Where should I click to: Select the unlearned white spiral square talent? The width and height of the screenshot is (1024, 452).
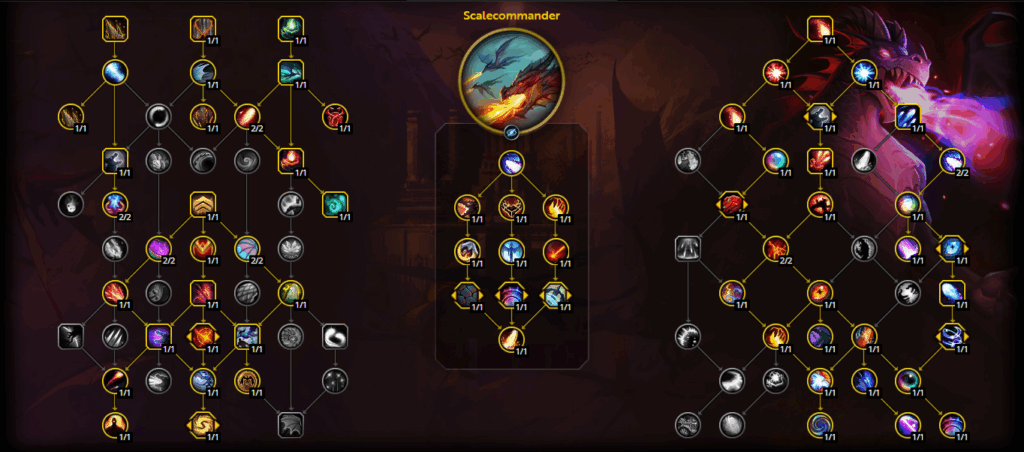(x=335, y=337)
